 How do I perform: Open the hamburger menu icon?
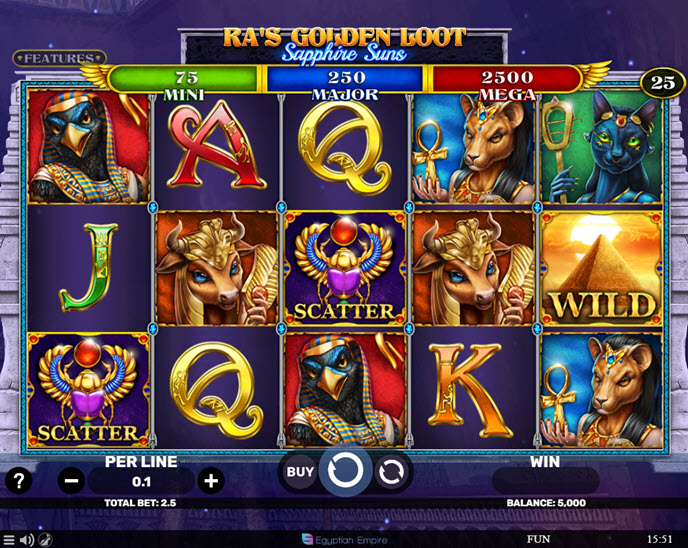10,540
